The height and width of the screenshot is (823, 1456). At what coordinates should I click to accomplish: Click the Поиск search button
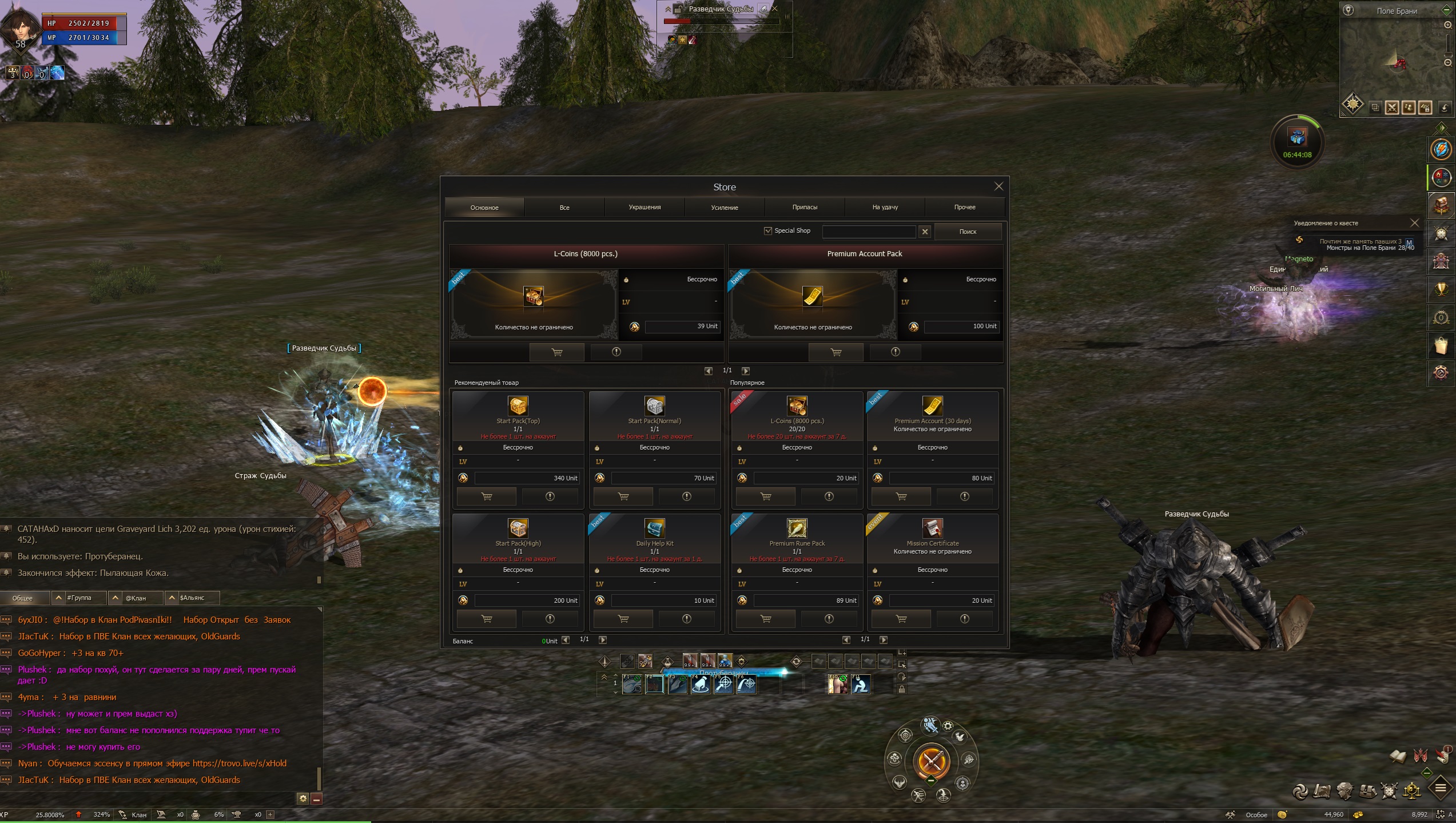(968, 232)
